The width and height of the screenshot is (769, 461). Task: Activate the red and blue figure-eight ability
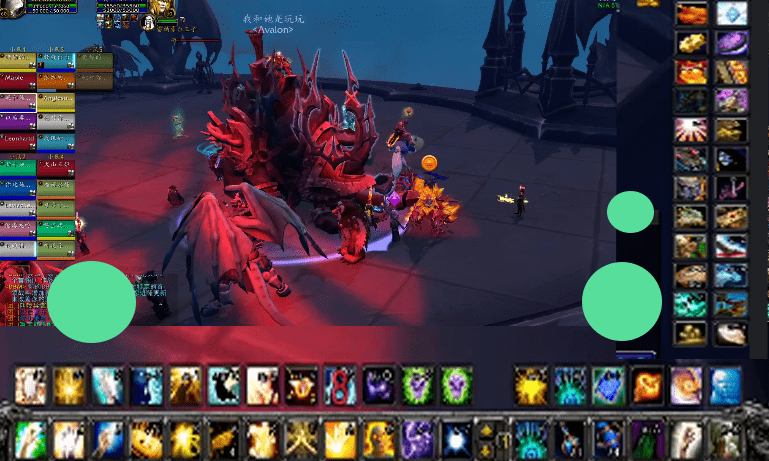[x=340, y=385]
